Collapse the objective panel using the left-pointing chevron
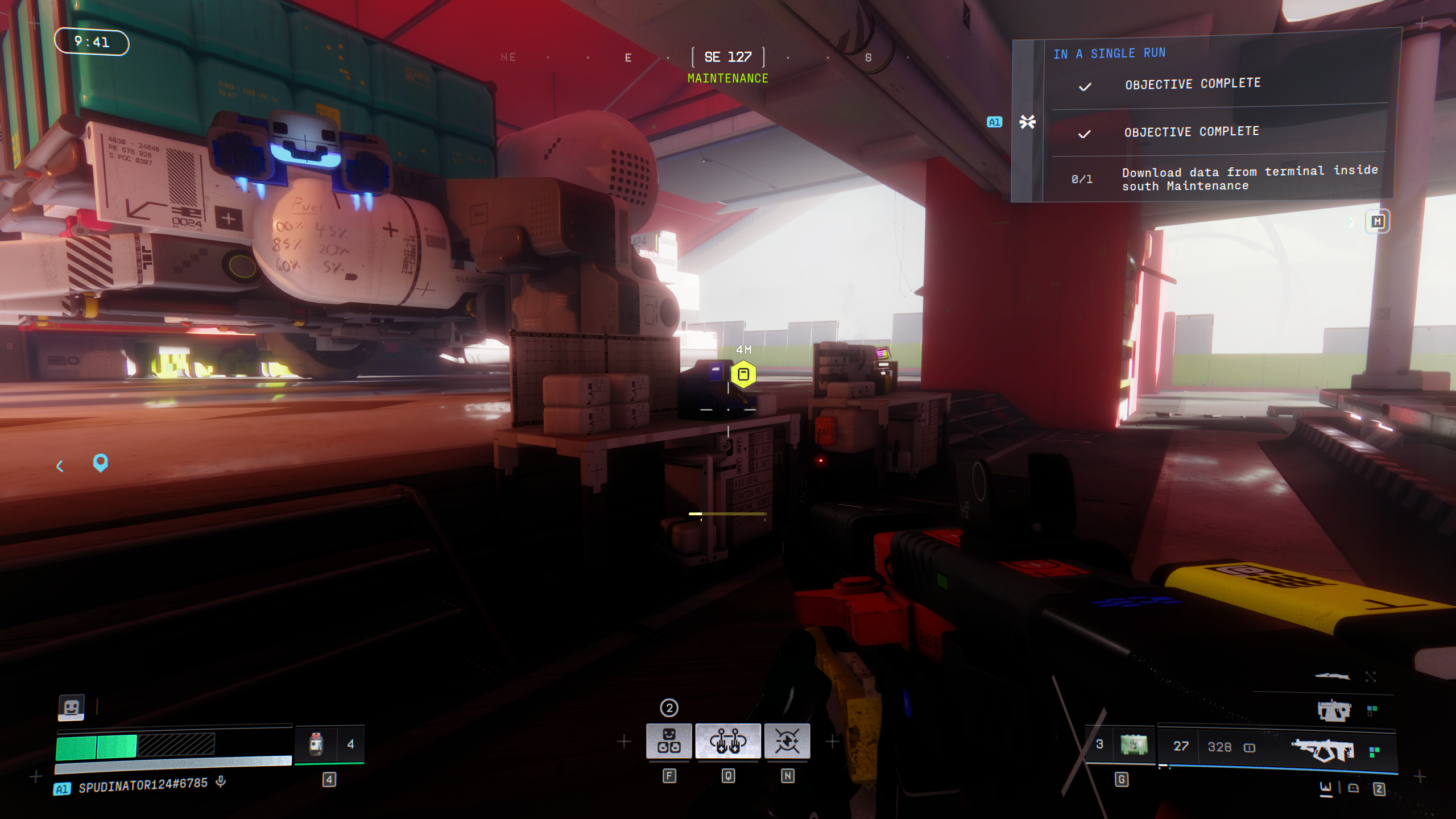The image size is (1456, 819). (x=60, y=465)
